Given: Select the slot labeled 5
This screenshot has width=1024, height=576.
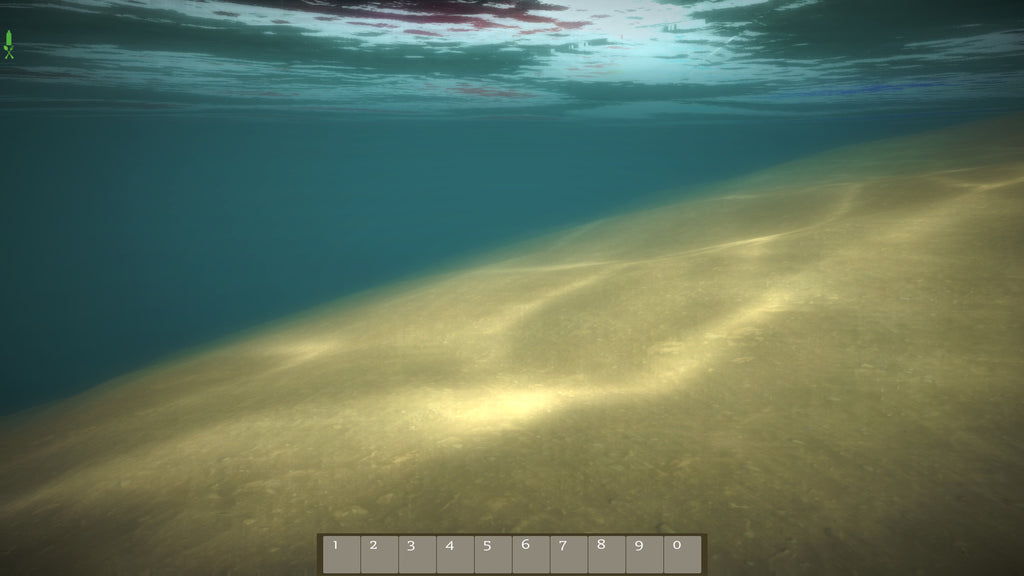Looking at the screenshot, I should [493, 555].
